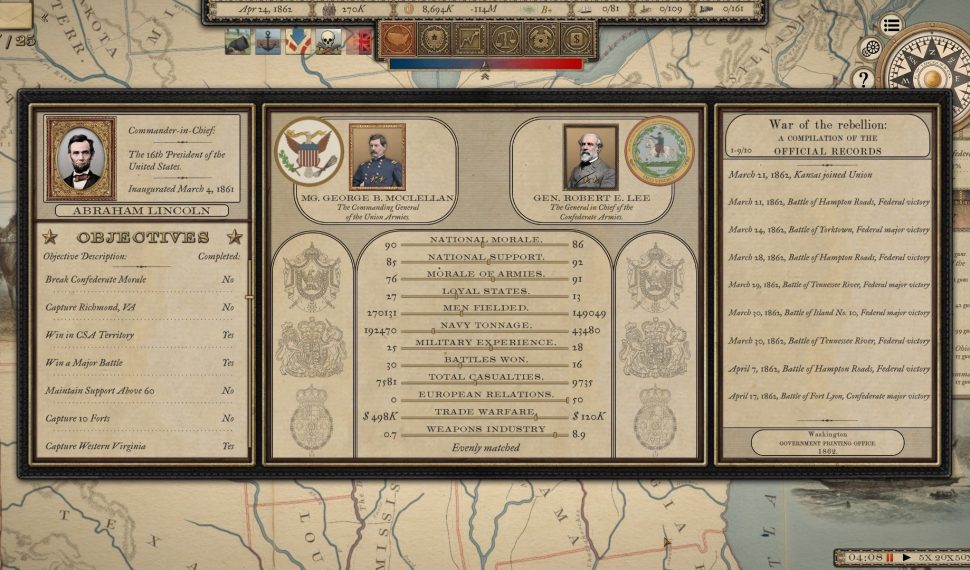This screenshot has width=970, height=570.
Task: Set game speed to 5X
Action: click(x=925, y=557)
